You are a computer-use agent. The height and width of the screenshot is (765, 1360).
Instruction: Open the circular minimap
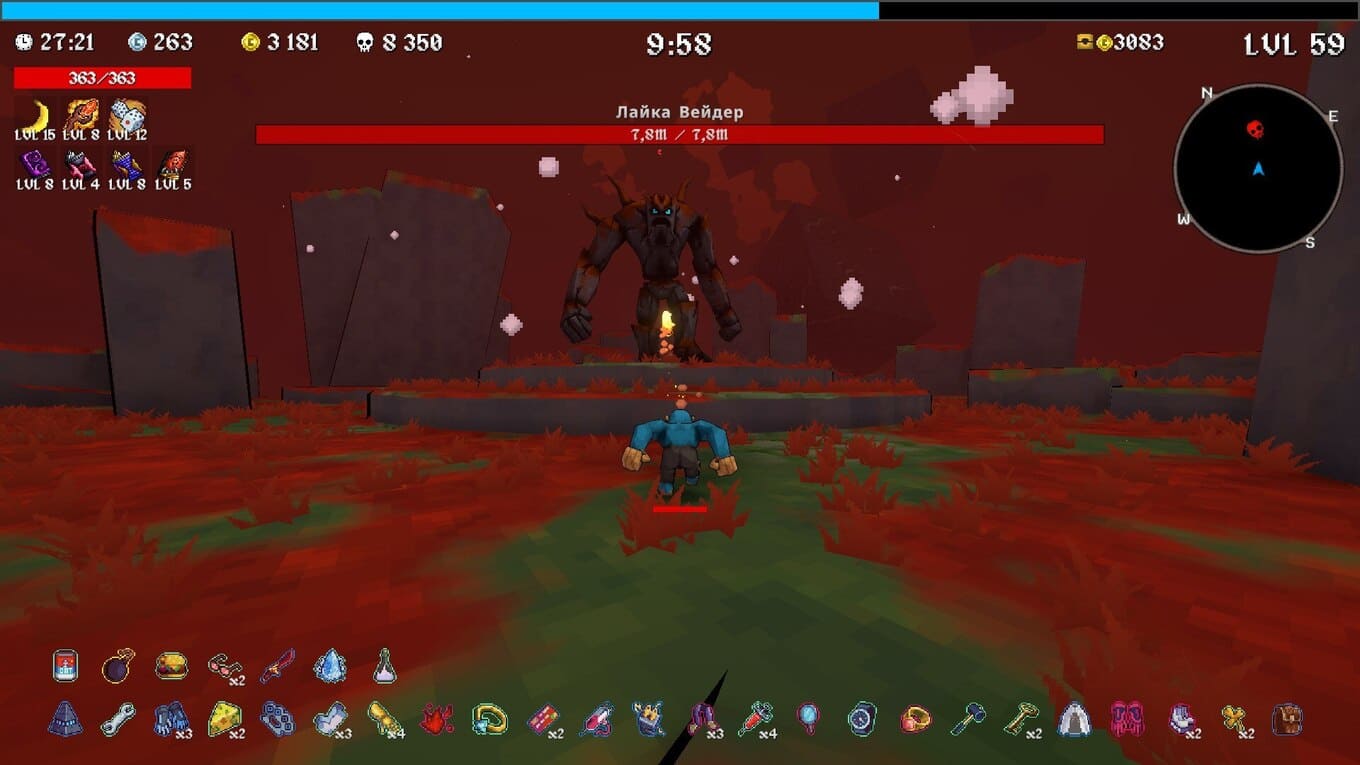point(1258,168)
